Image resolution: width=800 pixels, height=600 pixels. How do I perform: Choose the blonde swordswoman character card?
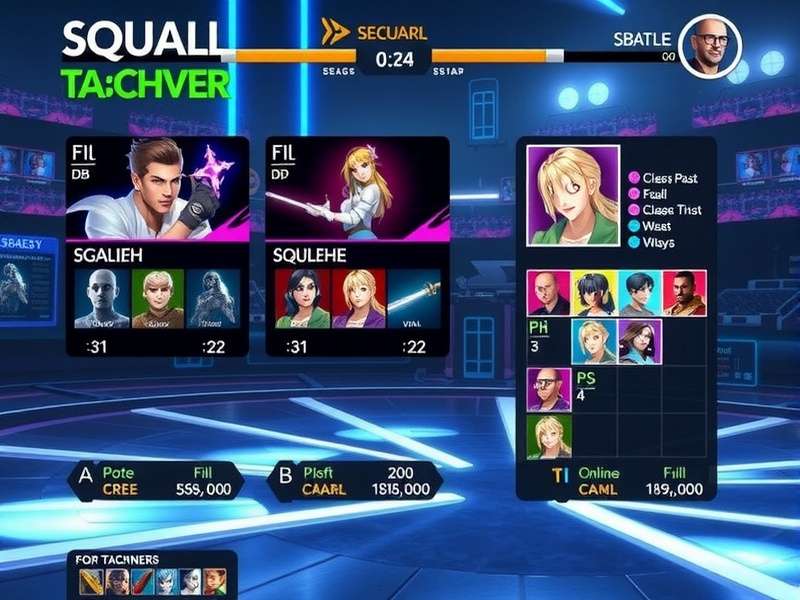[x=357, y=190]
